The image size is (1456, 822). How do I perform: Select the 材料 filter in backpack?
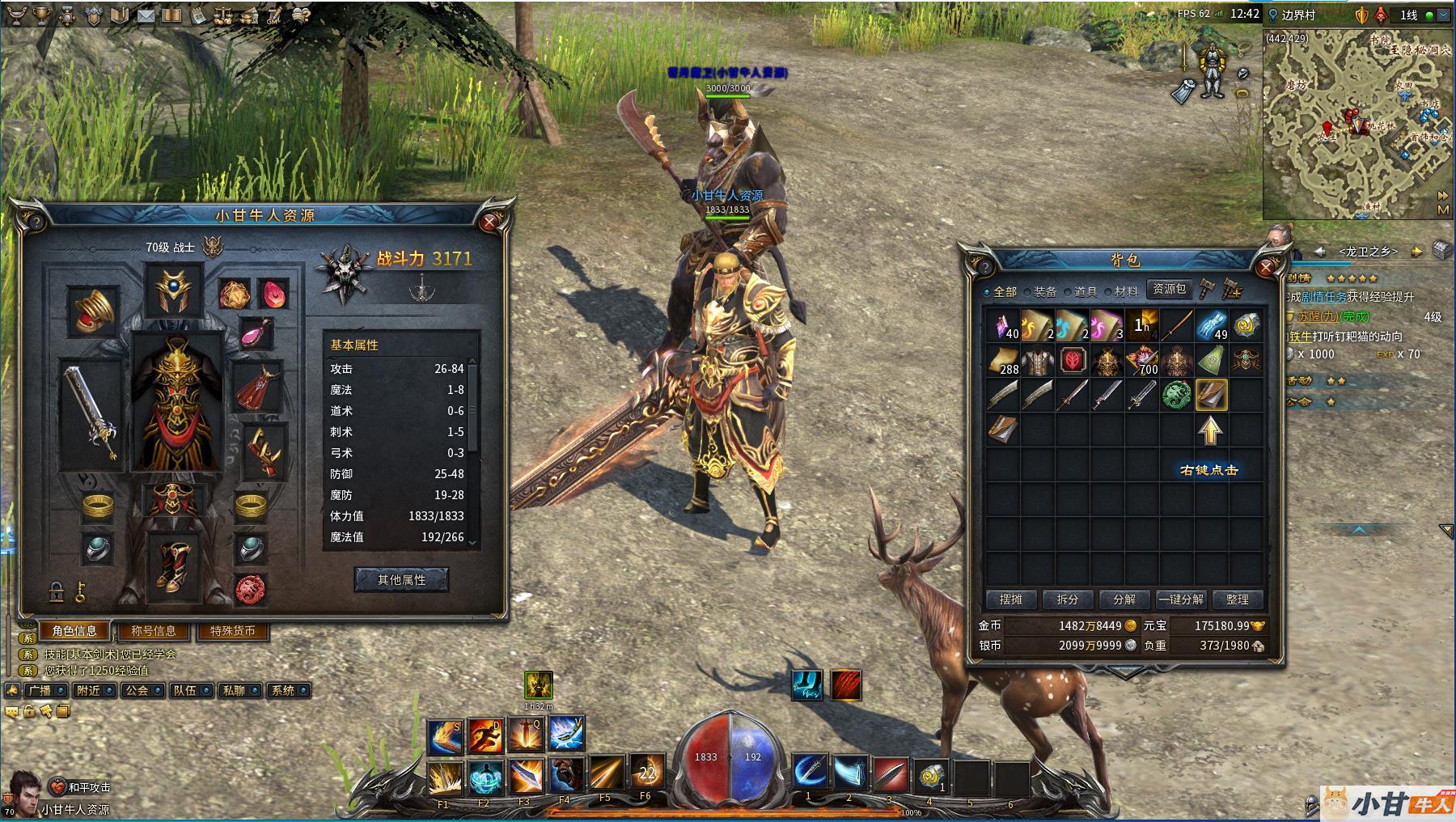[x=1121, y=291]
